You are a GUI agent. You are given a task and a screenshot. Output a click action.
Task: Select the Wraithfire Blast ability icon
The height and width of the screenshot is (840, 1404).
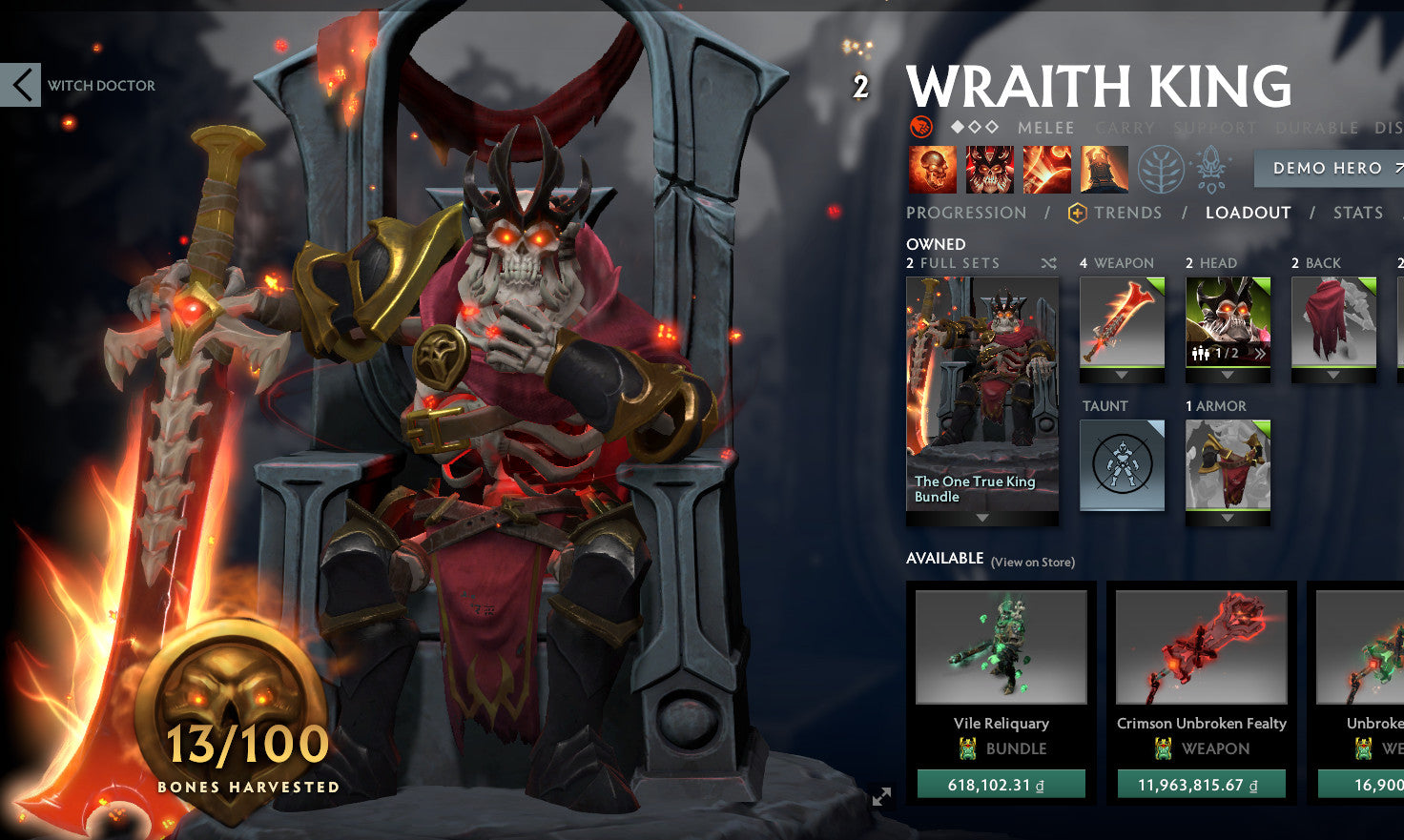[x=933, y=169]
